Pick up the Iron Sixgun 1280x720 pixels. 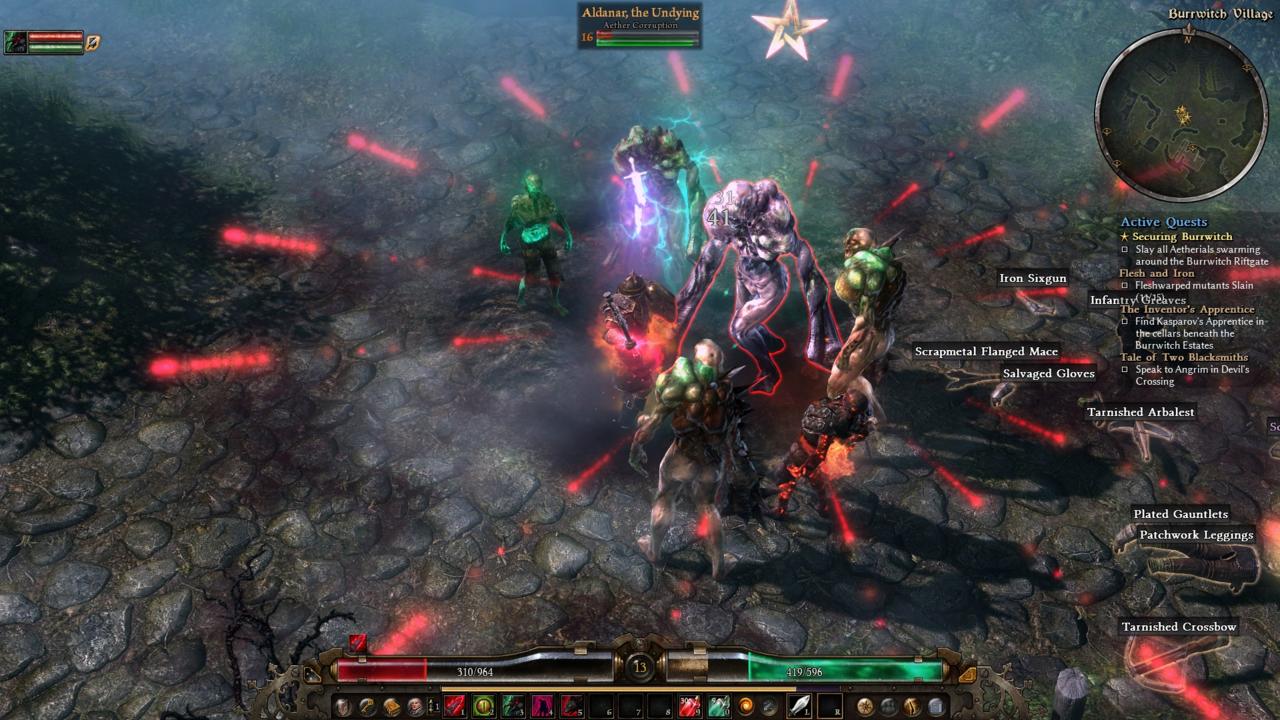point(1033,278)
